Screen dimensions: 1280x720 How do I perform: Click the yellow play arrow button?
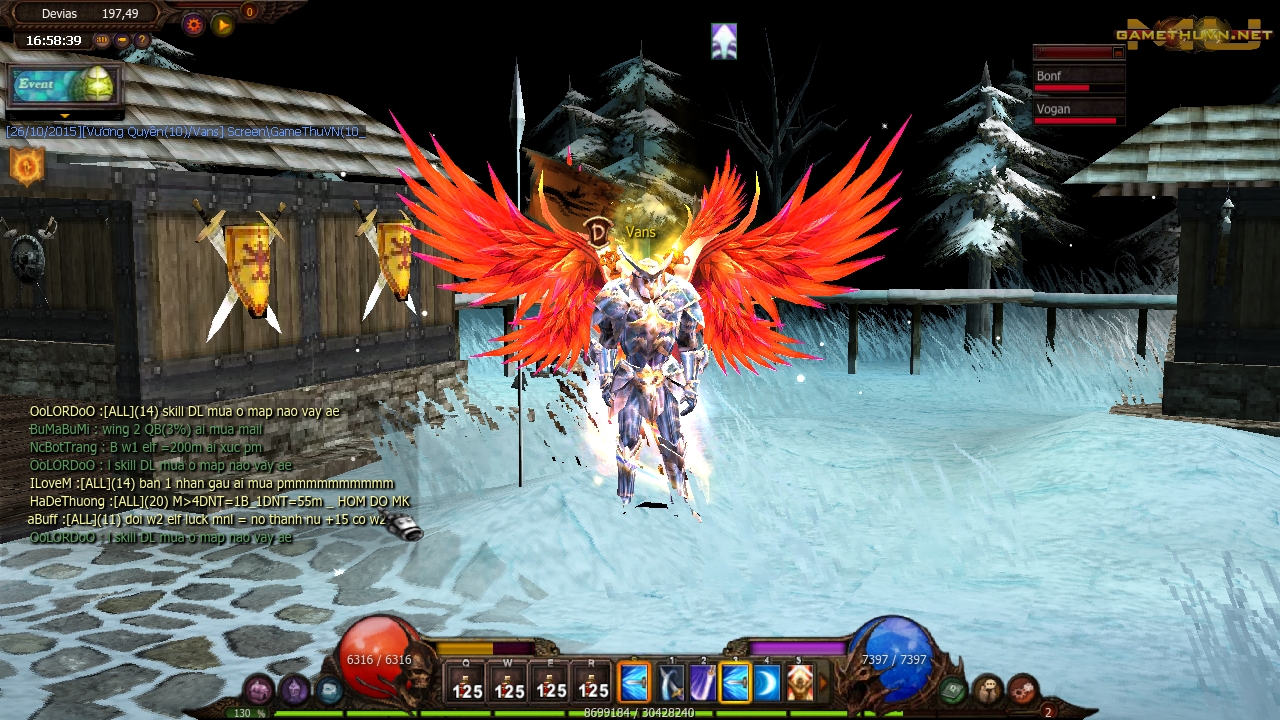point(223,25)
